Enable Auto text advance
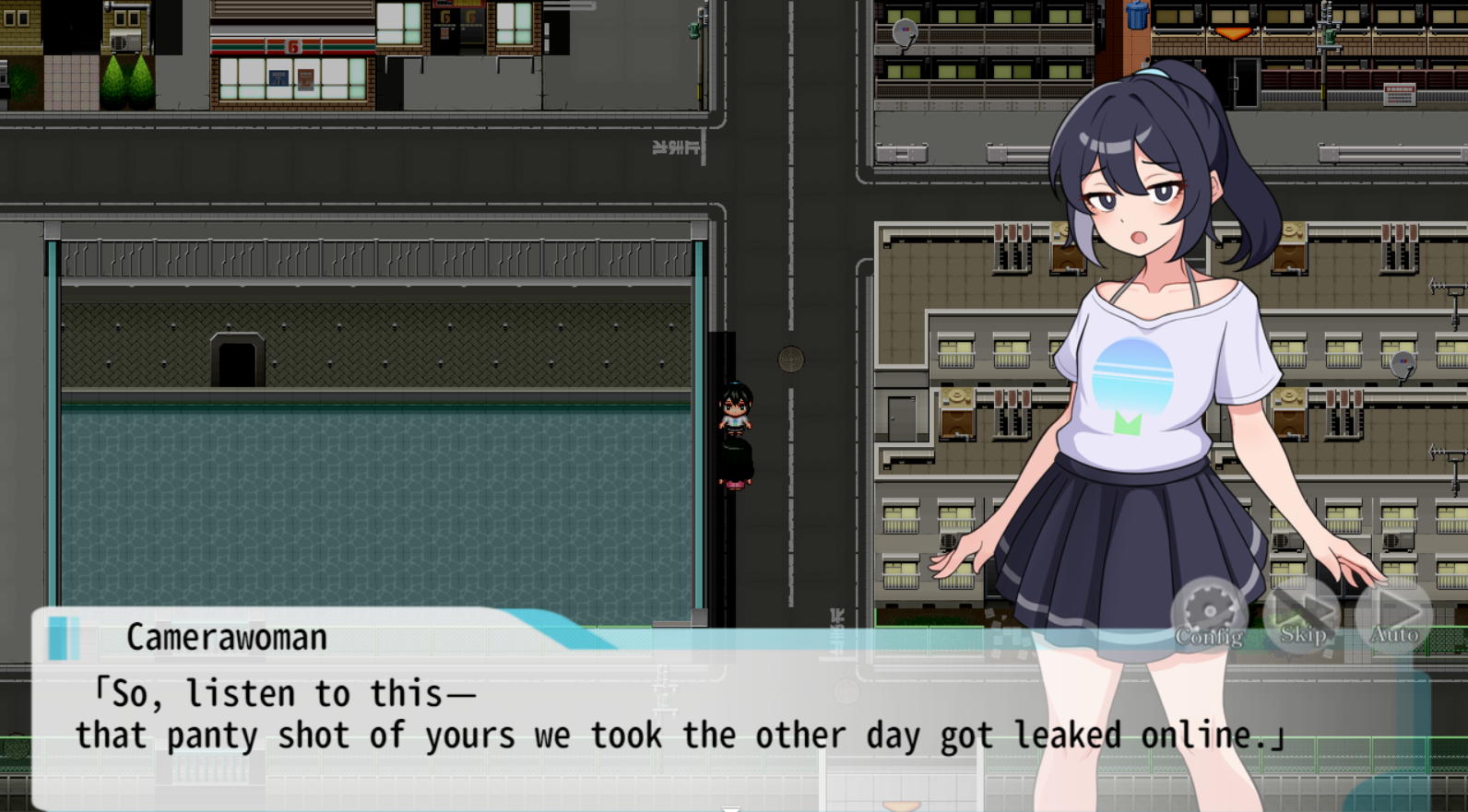 (1394, 616)
